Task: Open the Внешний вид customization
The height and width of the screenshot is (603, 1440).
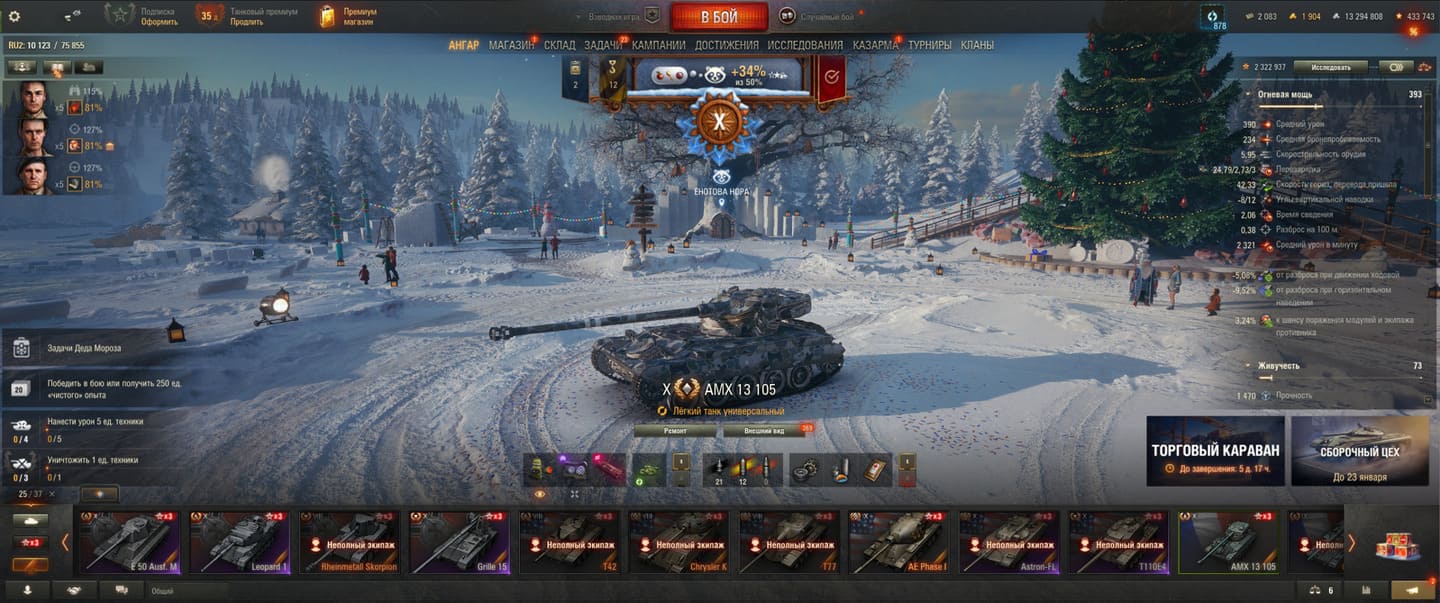Action: (x=776, y=430)
